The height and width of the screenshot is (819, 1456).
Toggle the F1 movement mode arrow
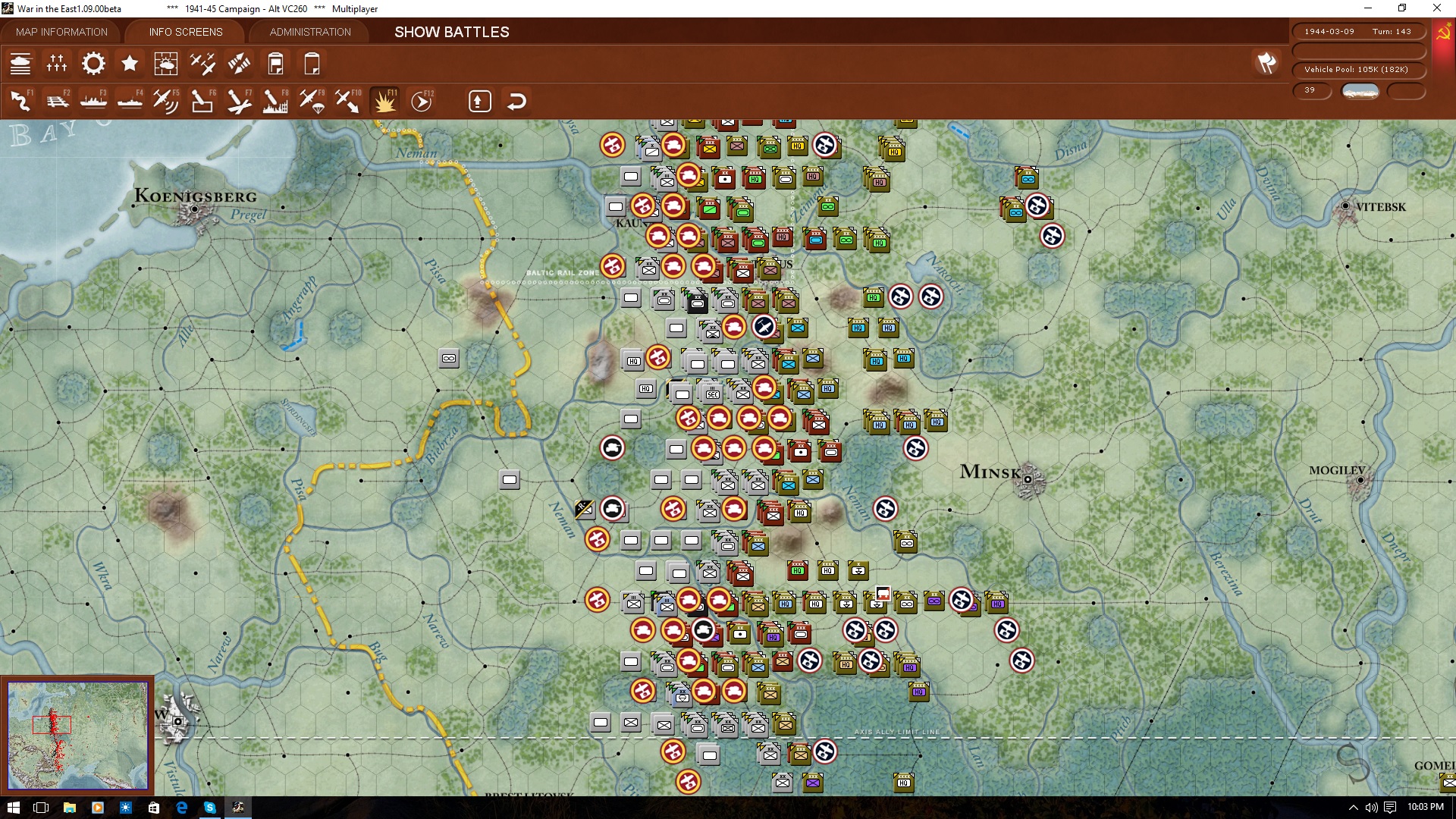[20, 100]
